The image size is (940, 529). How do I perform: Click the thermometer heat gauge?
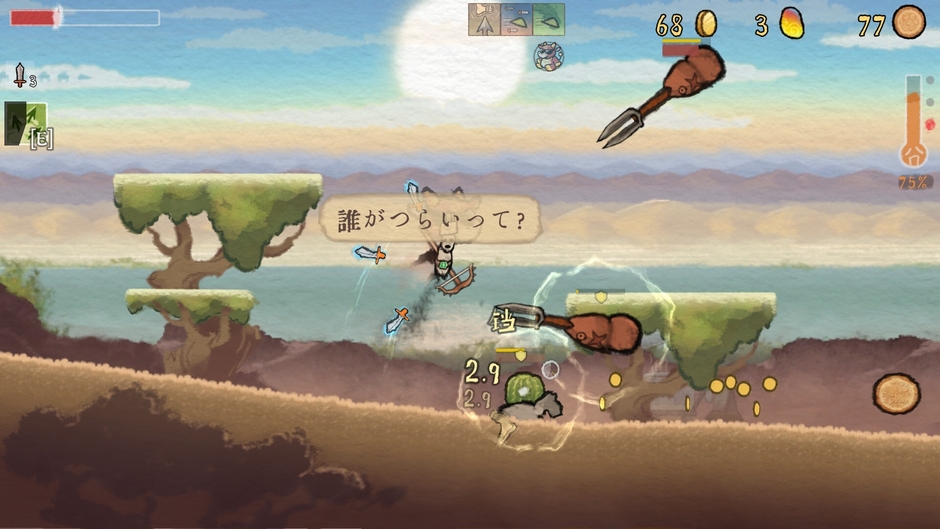[913, 121]
